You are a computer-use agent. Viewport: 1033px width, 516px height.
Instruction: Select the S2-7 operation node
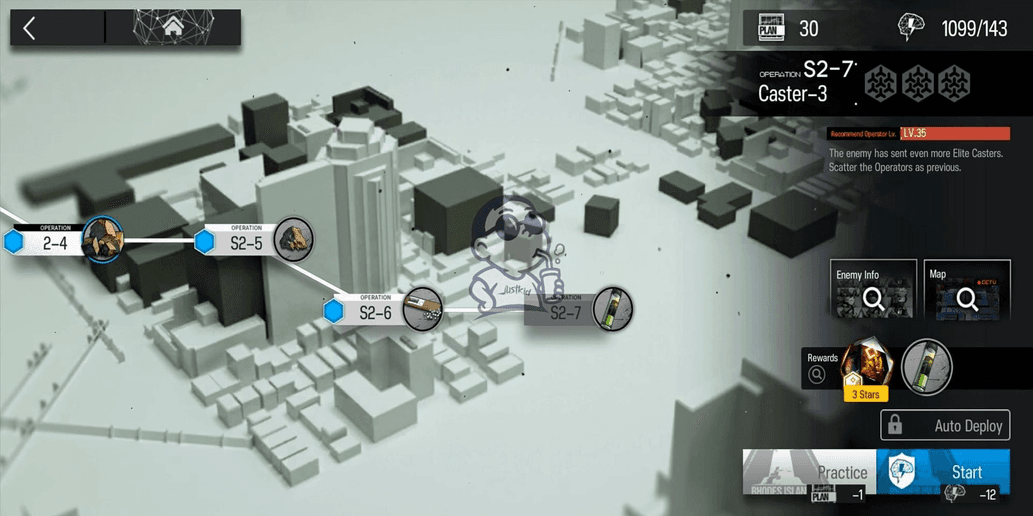pos(567,312)
